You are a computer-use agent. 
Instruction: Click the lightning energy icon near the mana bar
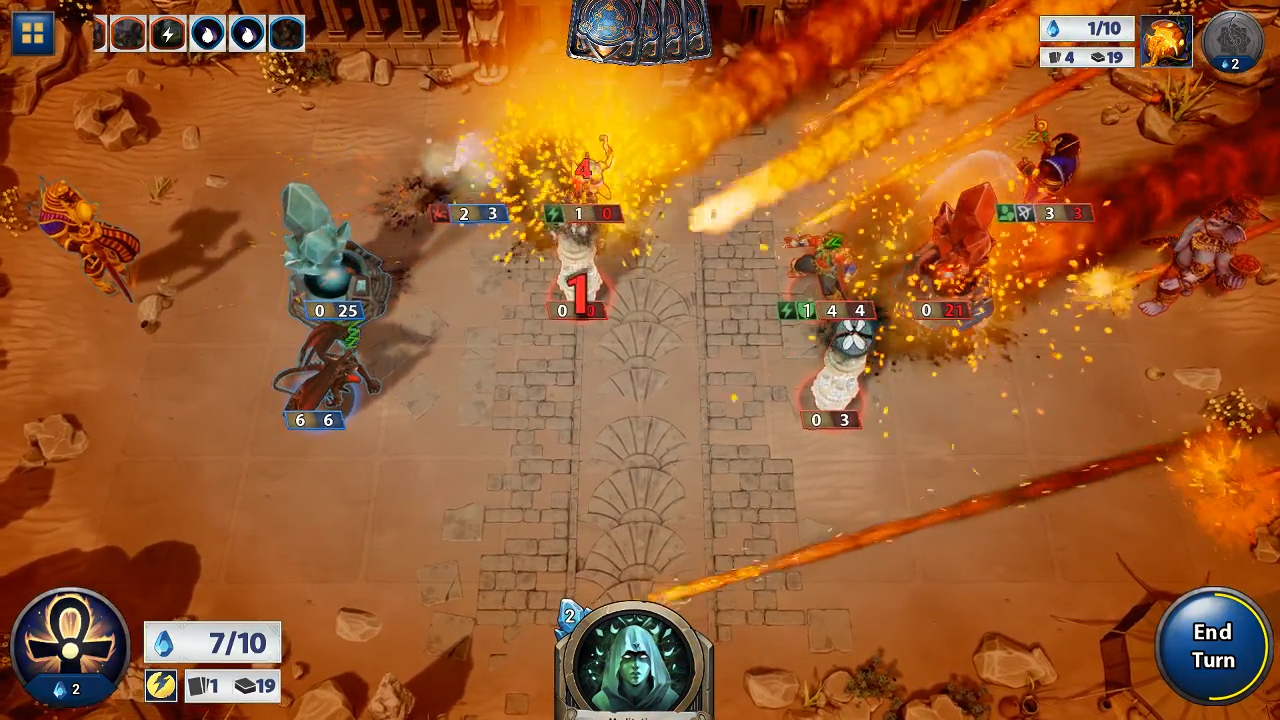tap(161, 686)
